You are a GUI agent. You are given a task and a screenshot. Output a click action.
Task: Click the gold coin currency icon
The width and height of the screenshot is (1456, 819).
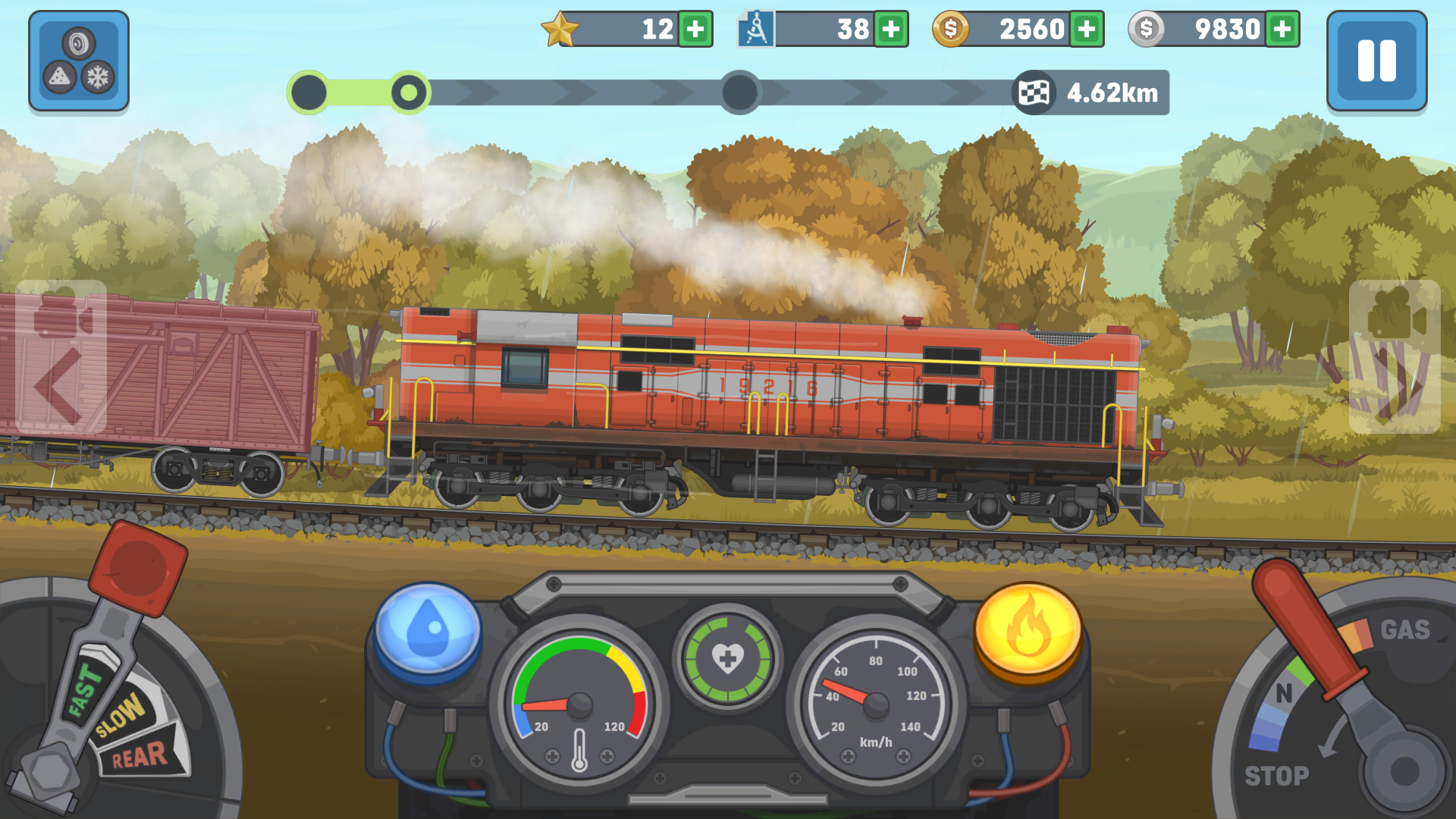coord(952,30)
